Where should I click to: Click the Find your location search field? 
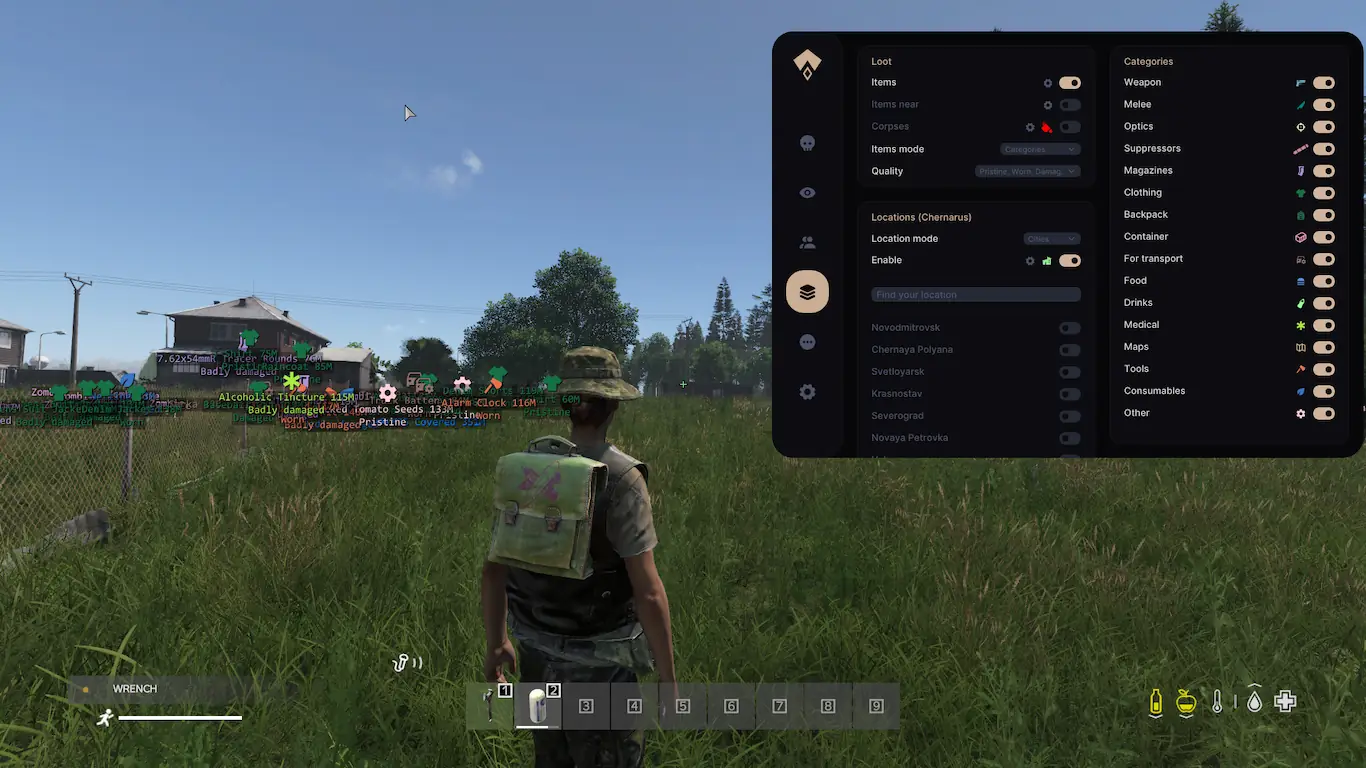click(975, 295)
